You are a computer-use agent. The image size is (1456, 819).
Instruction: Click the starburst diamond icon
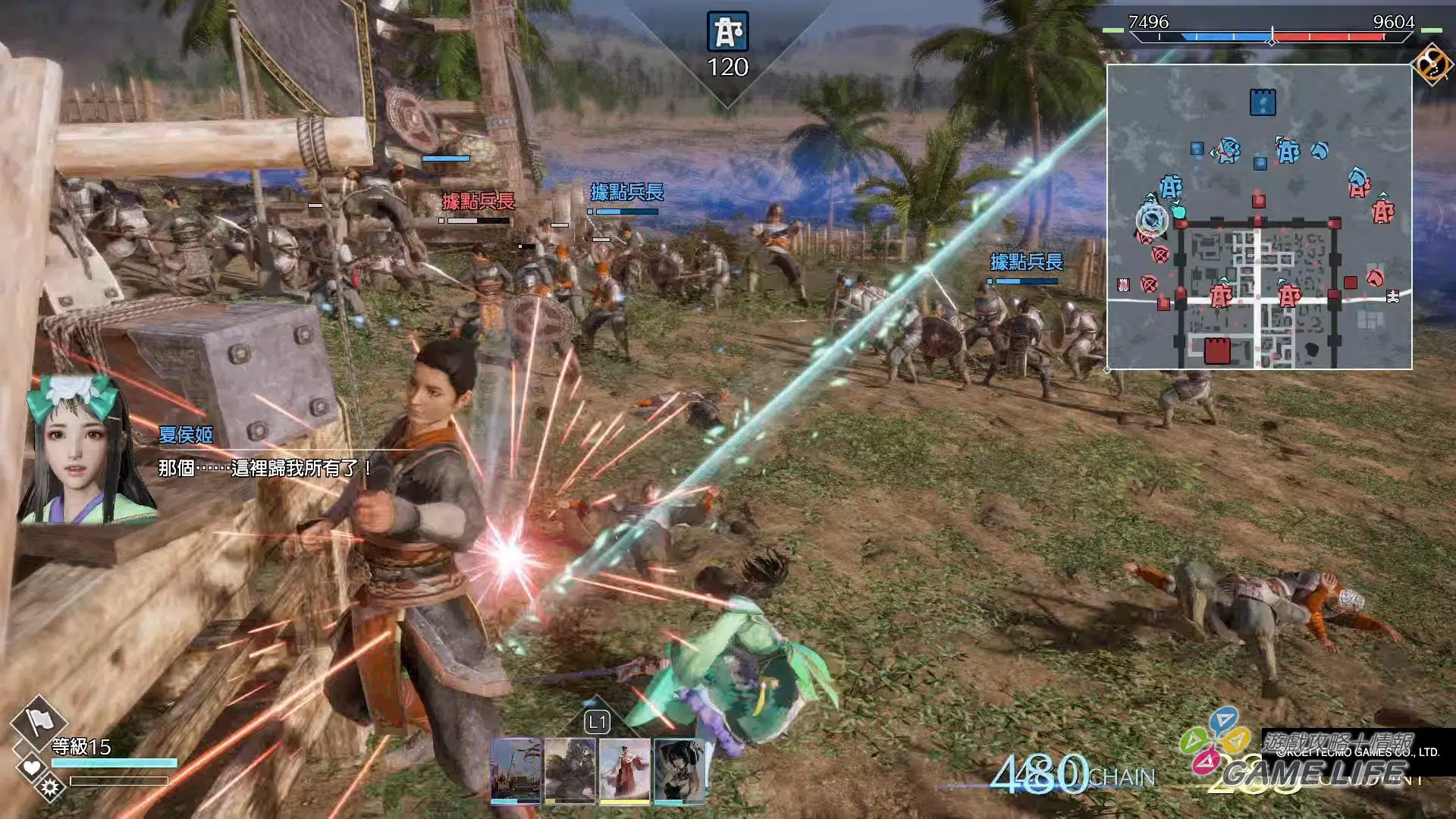(51, 787)
